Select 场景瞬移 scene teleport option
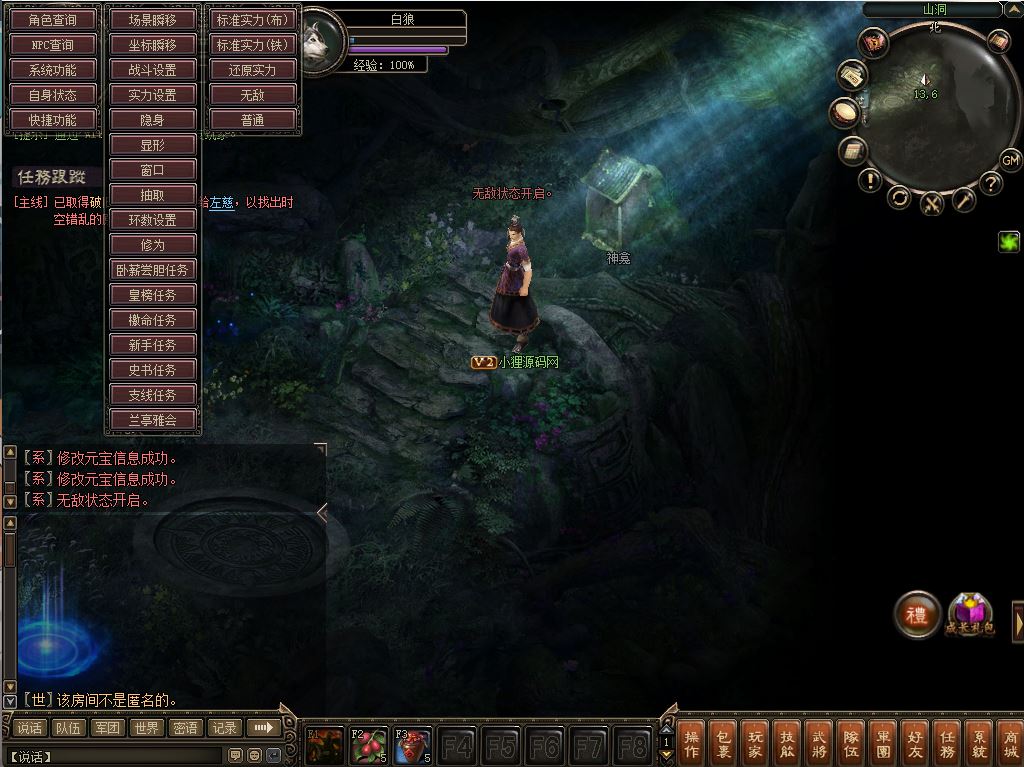The height and width of the screenshot is (767, 1024). point(153,20)
